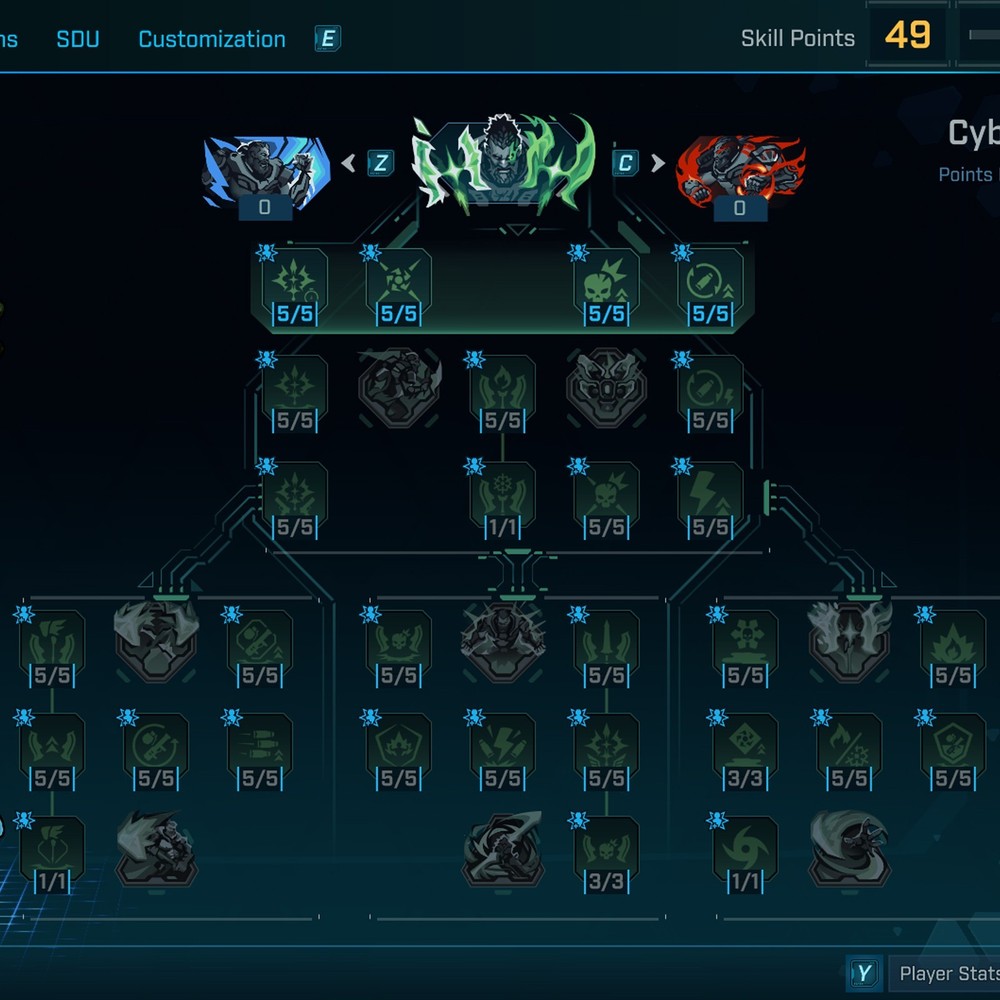The image size is (1000, 1000).
Task: Open the Player Stats panel
Action: (x=945, y=973)
